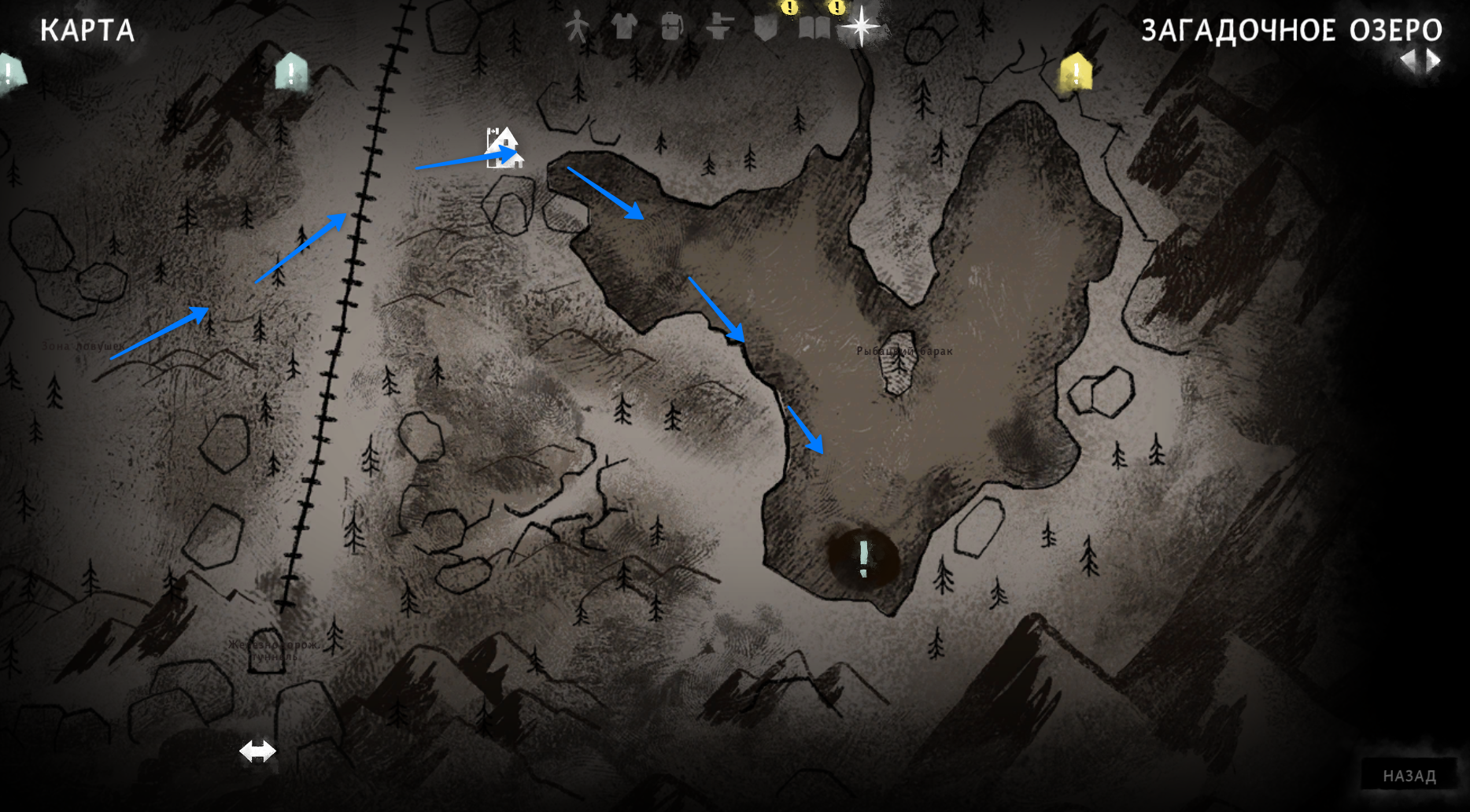Click the dark circle exclamation marker on the lake

(x=863, y=557)
